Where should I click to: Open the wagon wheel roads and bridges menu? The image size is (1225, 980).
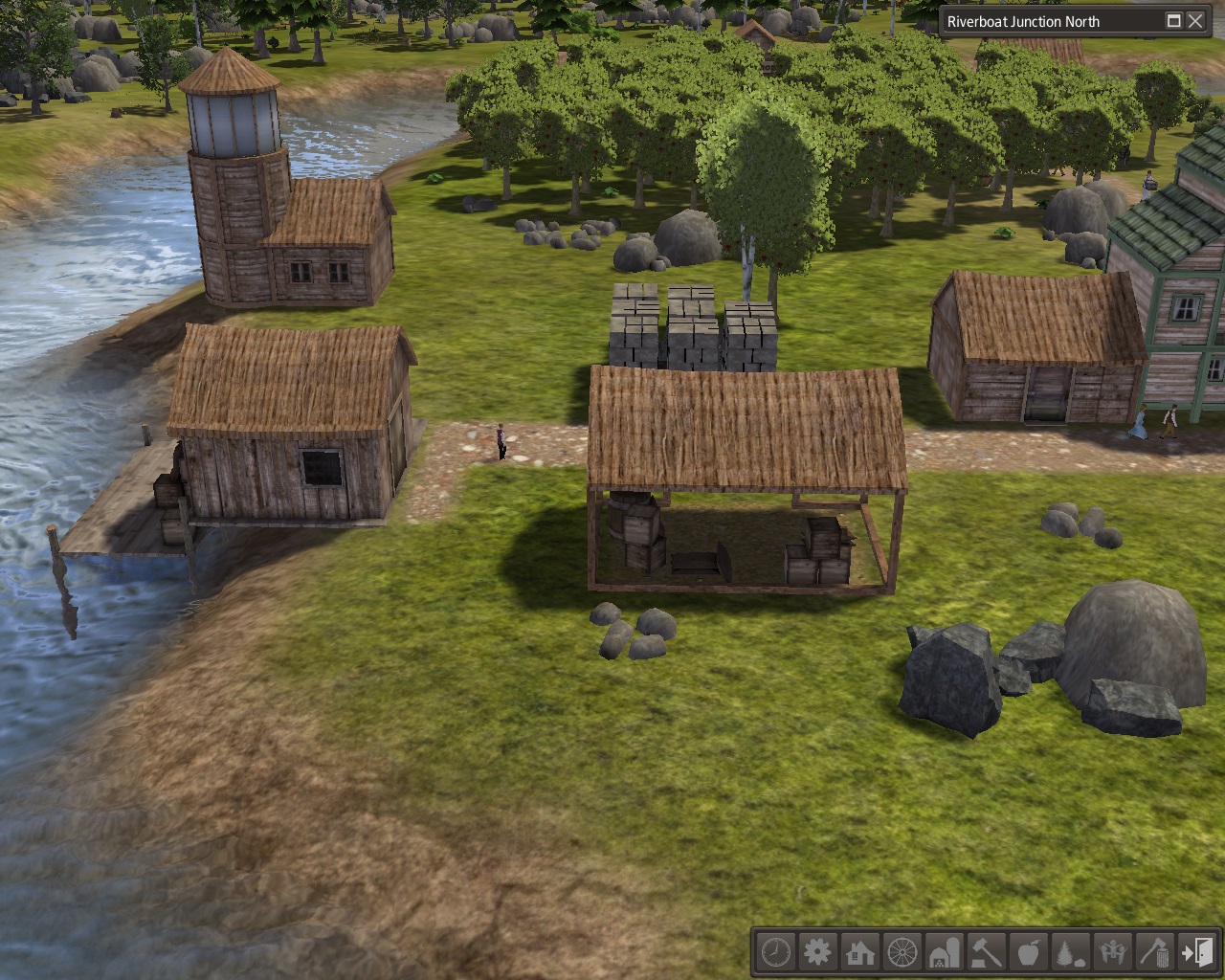(x=902, y=953)
